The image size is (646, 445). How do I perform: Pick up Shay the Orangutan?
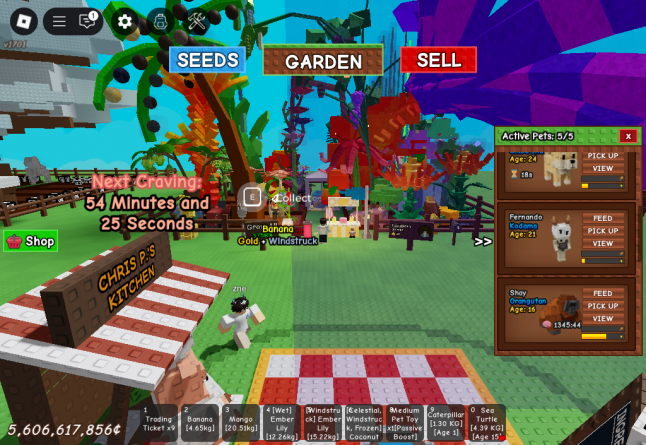[603, 306]
